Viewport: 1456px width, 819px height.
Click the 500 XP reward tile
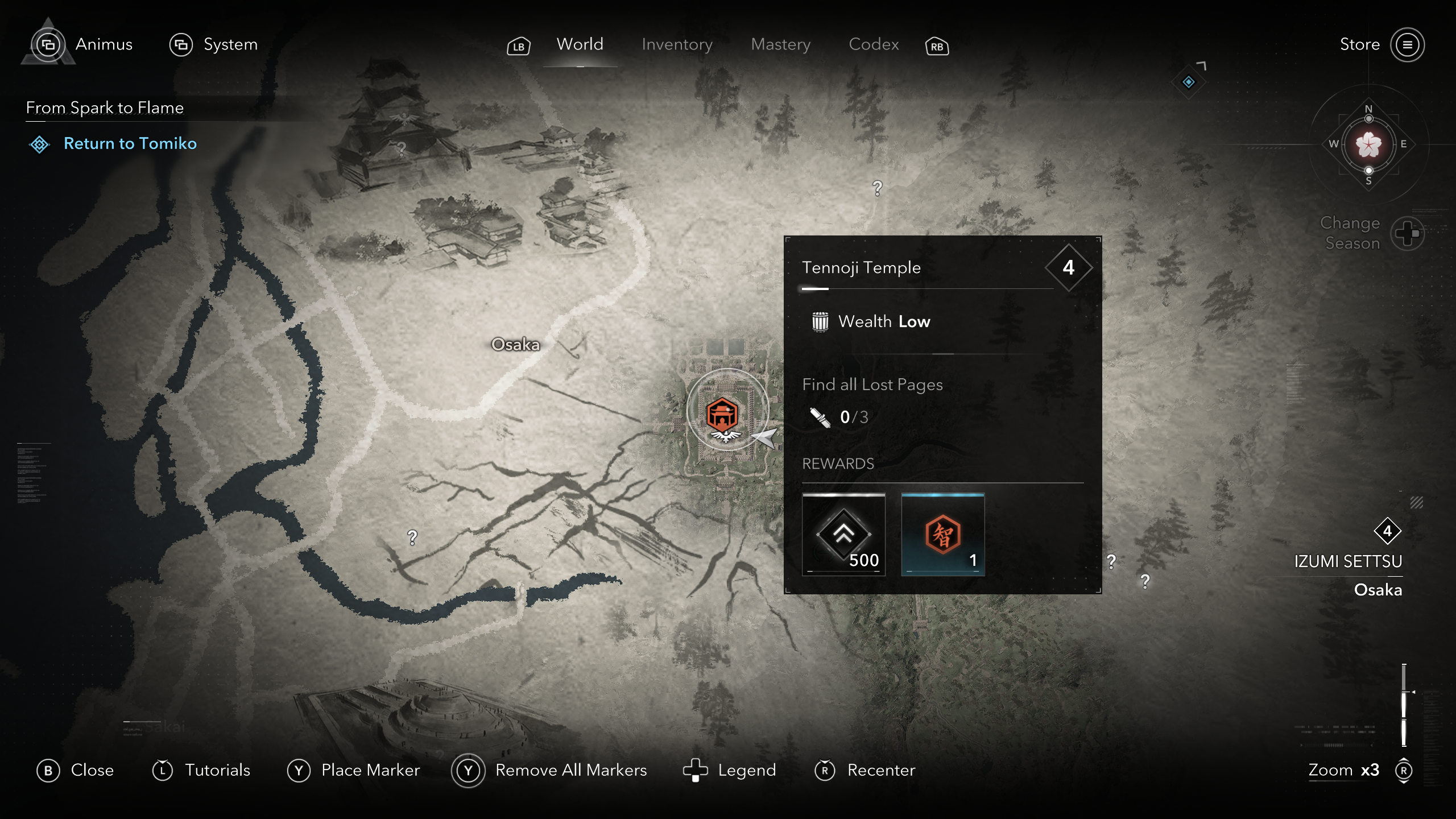pos(843,535)
